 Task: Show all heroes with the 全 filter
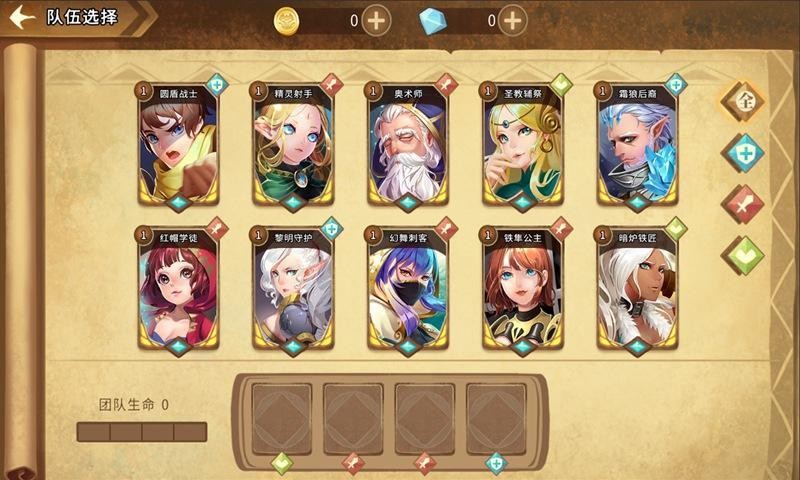[743, 101]
